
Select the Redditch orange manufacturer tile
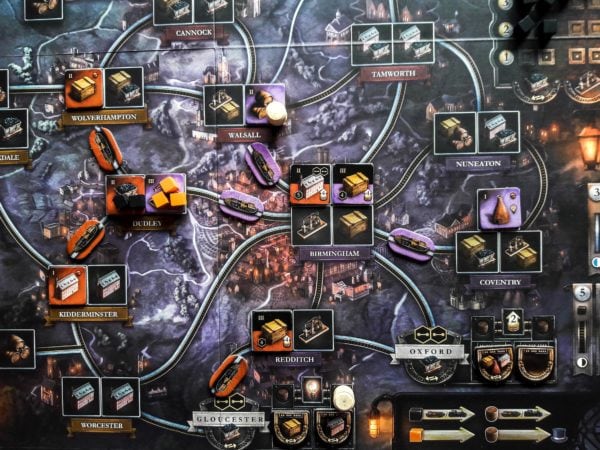click(x=271, y=331)
